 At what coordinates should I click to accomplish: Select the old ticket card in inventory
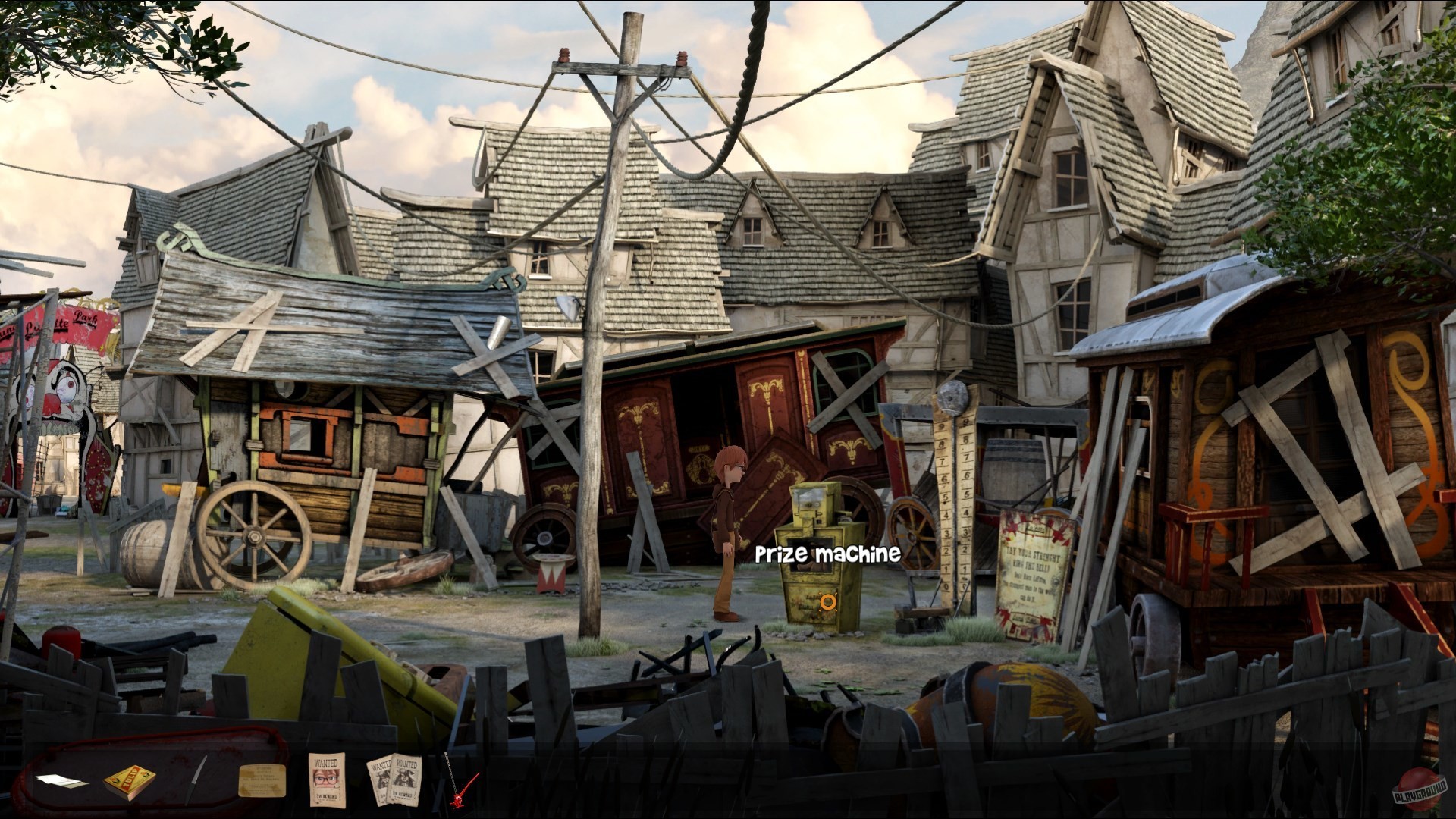[262, 781]
